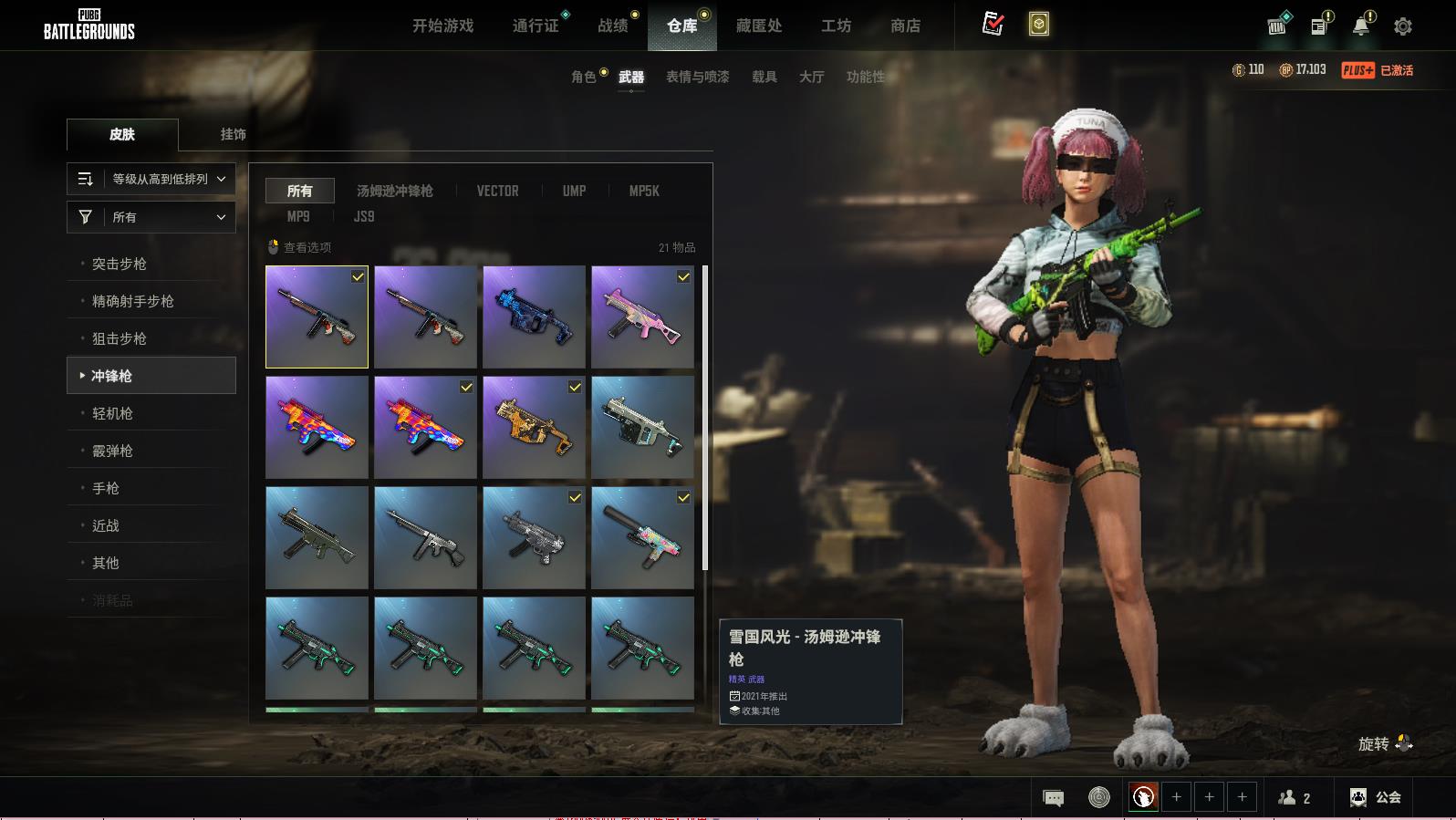Select the 狙击步枪 category

120,338
